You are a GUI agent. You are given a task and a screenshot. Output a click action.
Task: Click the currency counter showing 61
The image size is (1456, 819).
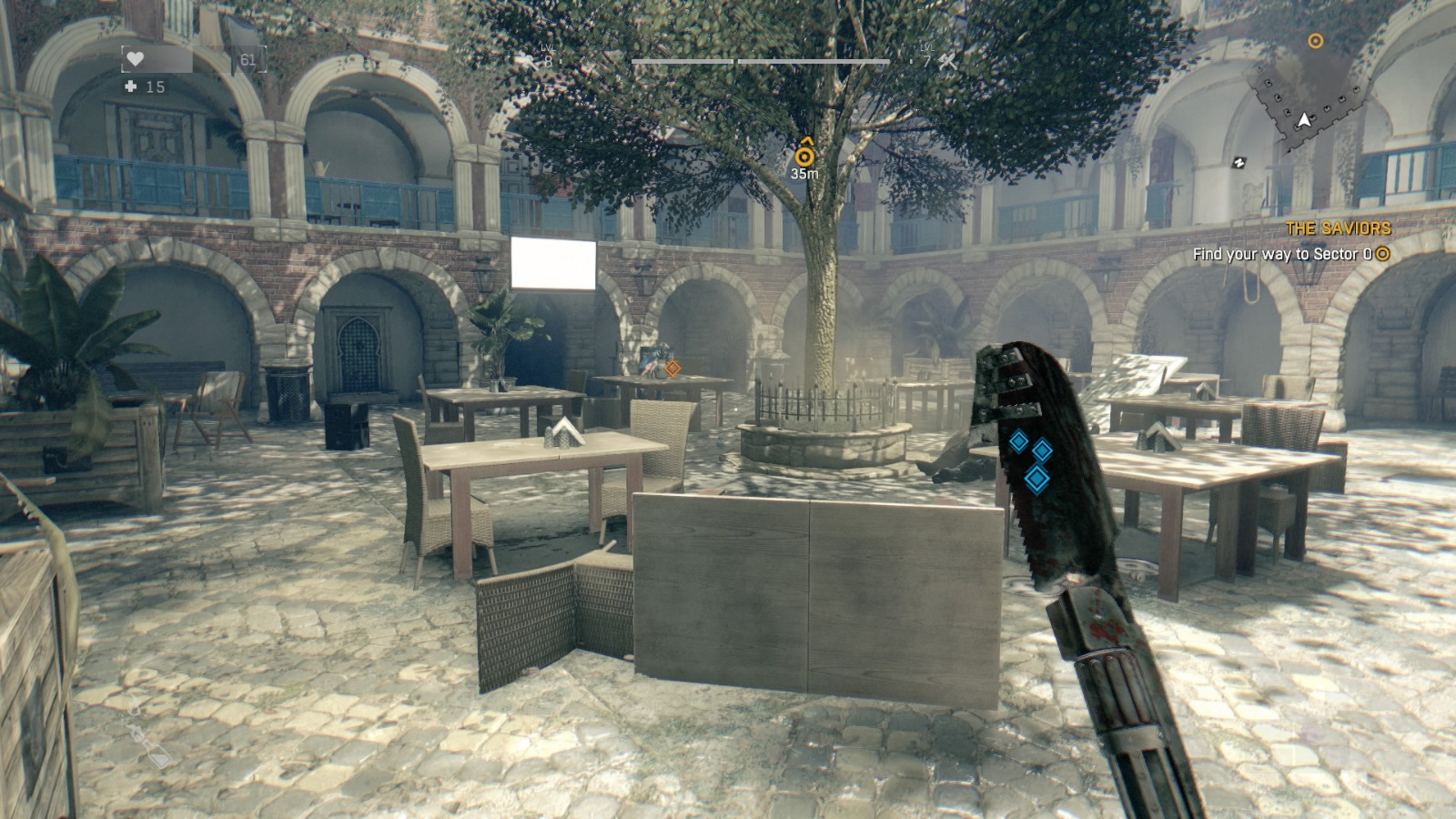tap(247, 59)
